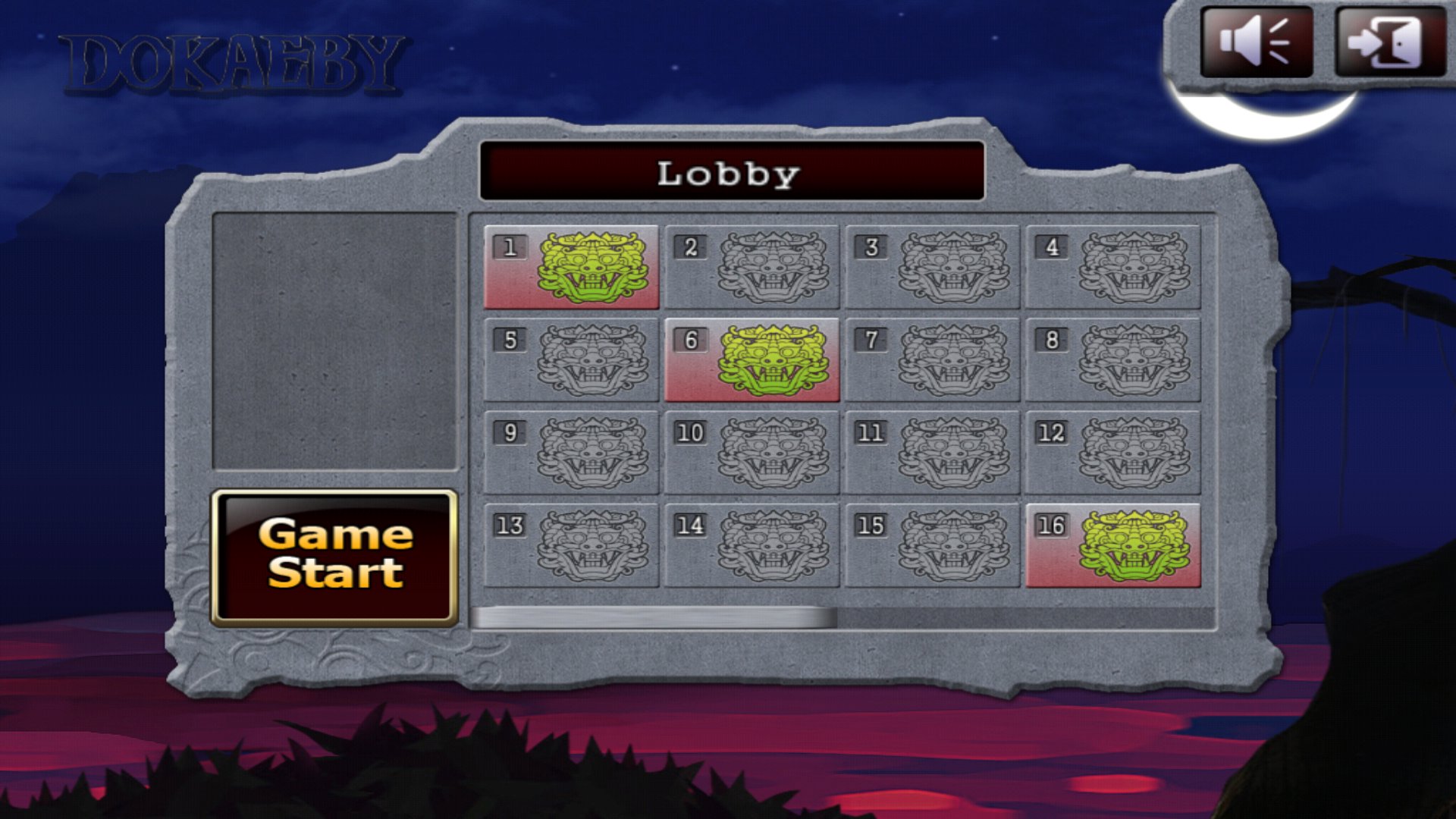Click the empty player info panel
Screen dimensions: 1456x819
tap(336, 341)
